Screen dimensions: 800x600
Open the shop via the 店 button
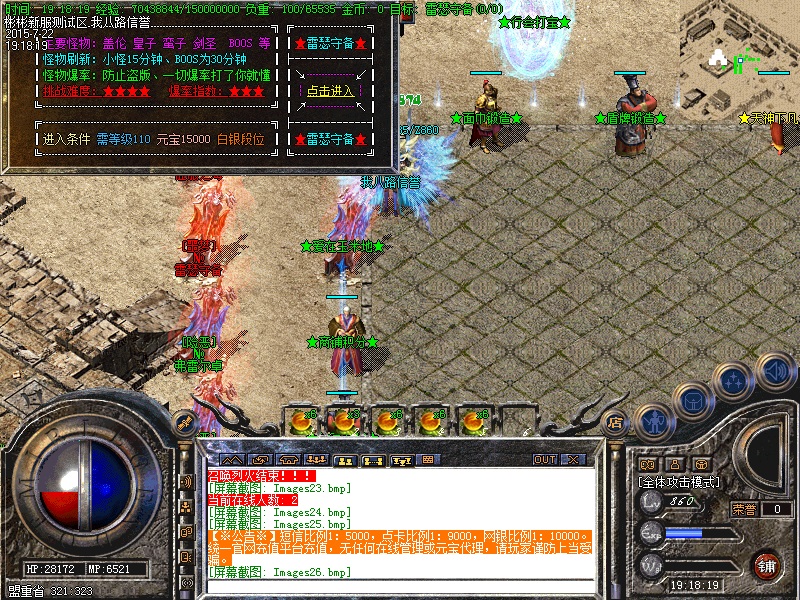click(615, 423)
